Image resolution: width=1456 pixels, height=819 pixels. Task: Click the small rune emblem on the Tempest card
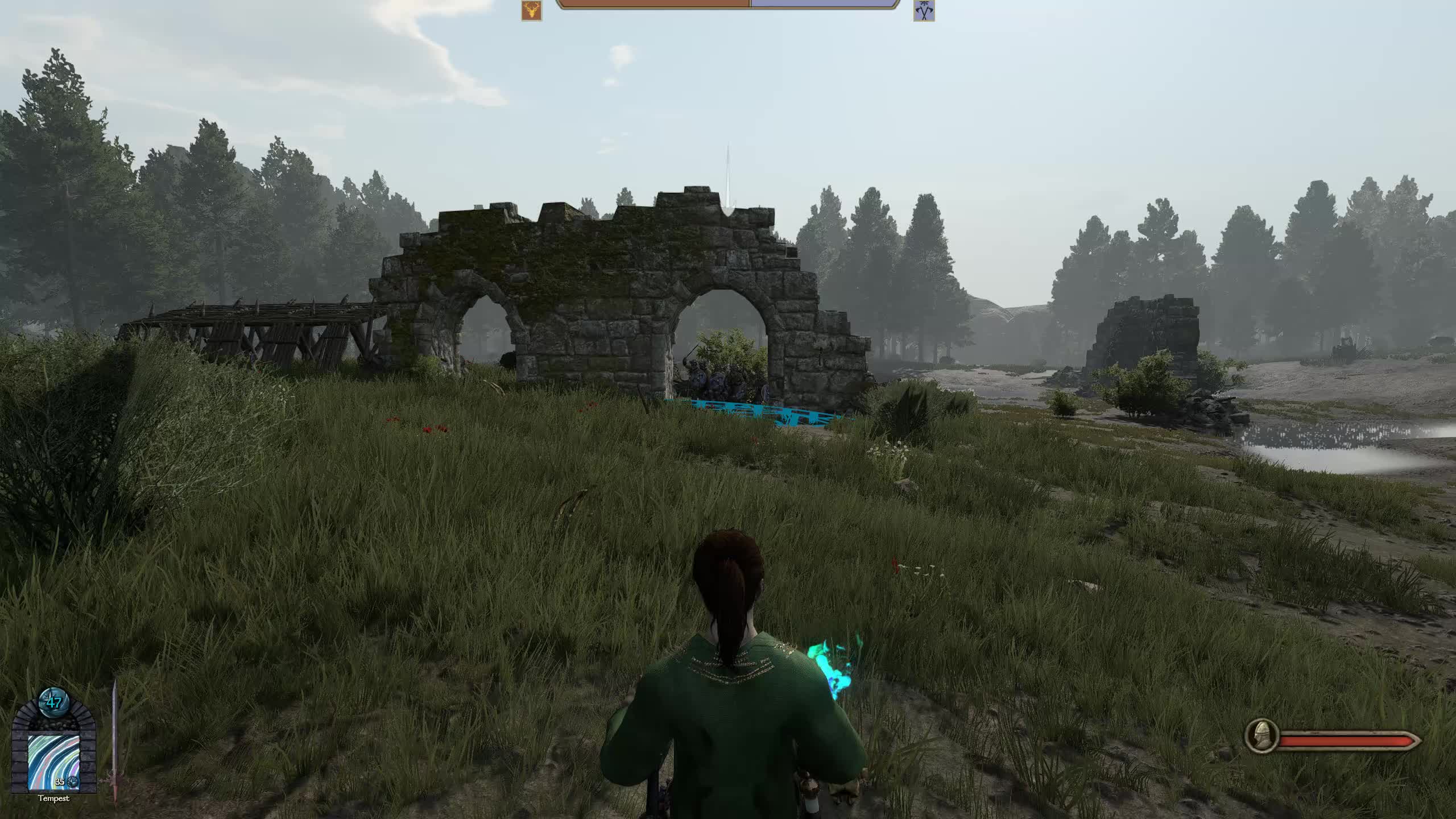(73, 783)
